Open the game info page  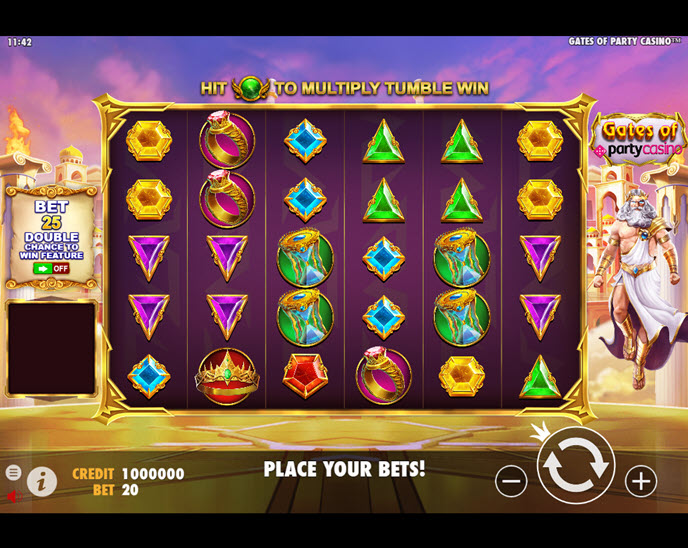(x=41, y=482)
